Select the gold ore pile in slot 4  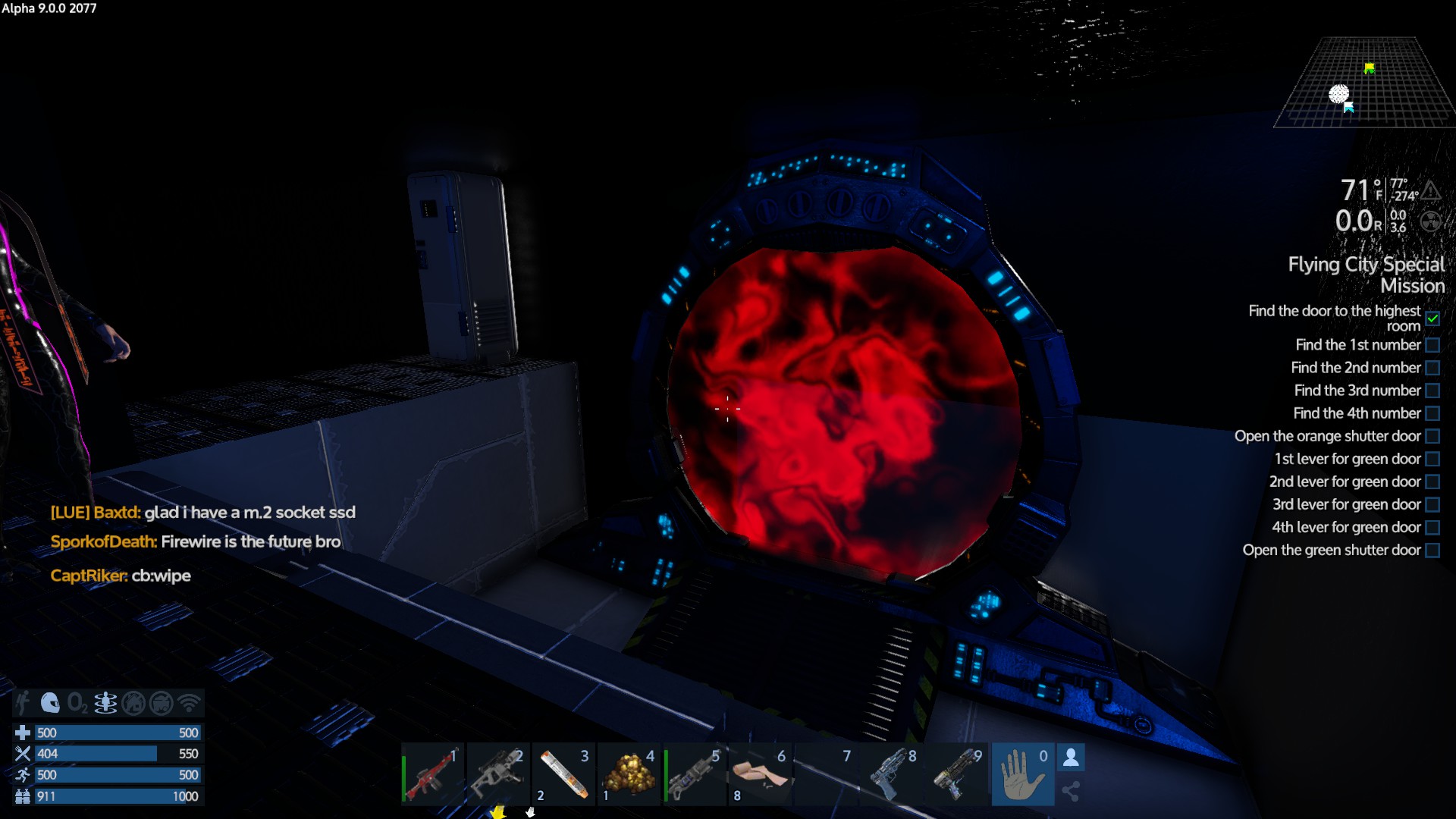click(629, 775)
